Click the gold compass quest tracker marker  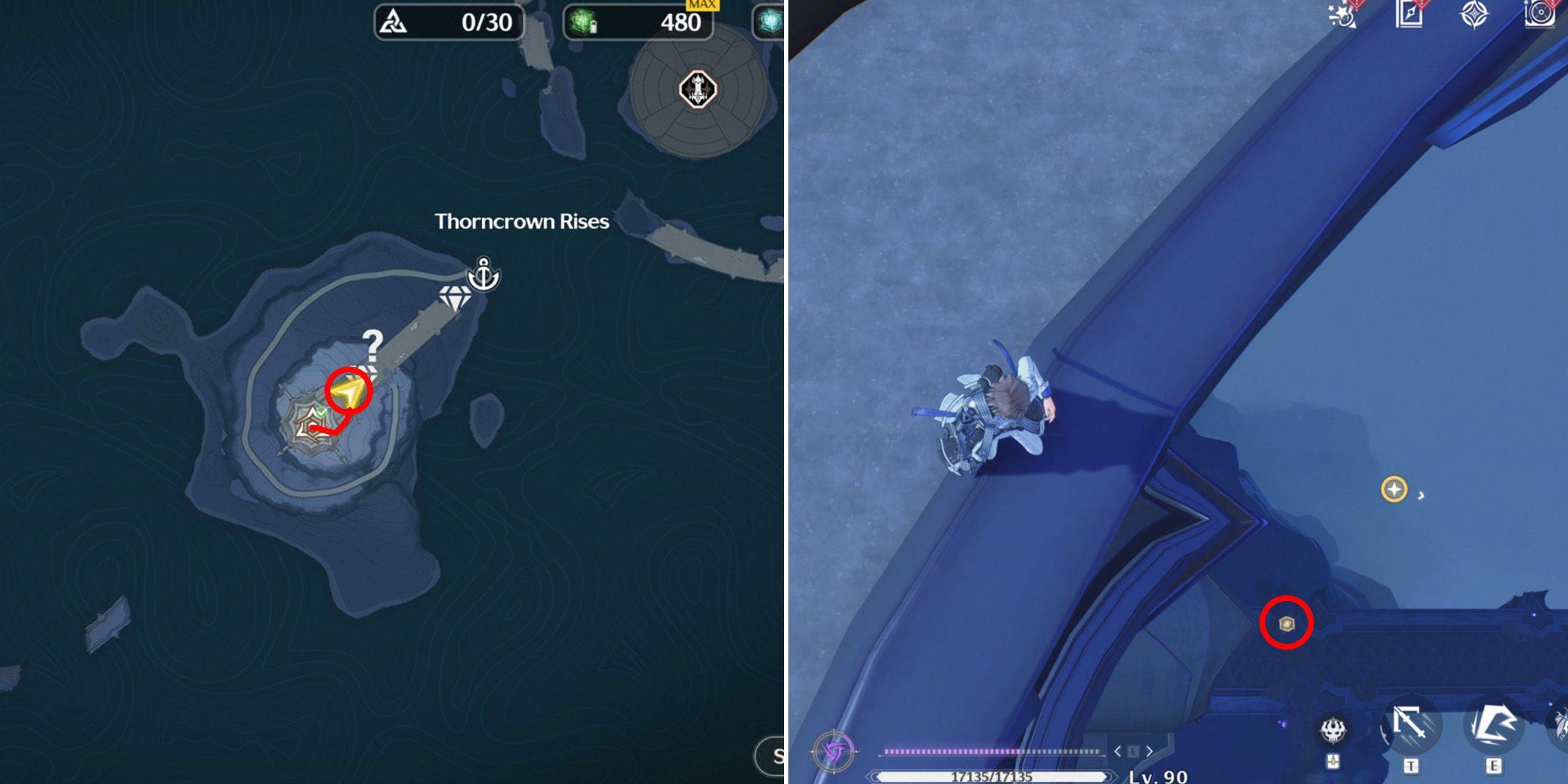point(1394,489)
